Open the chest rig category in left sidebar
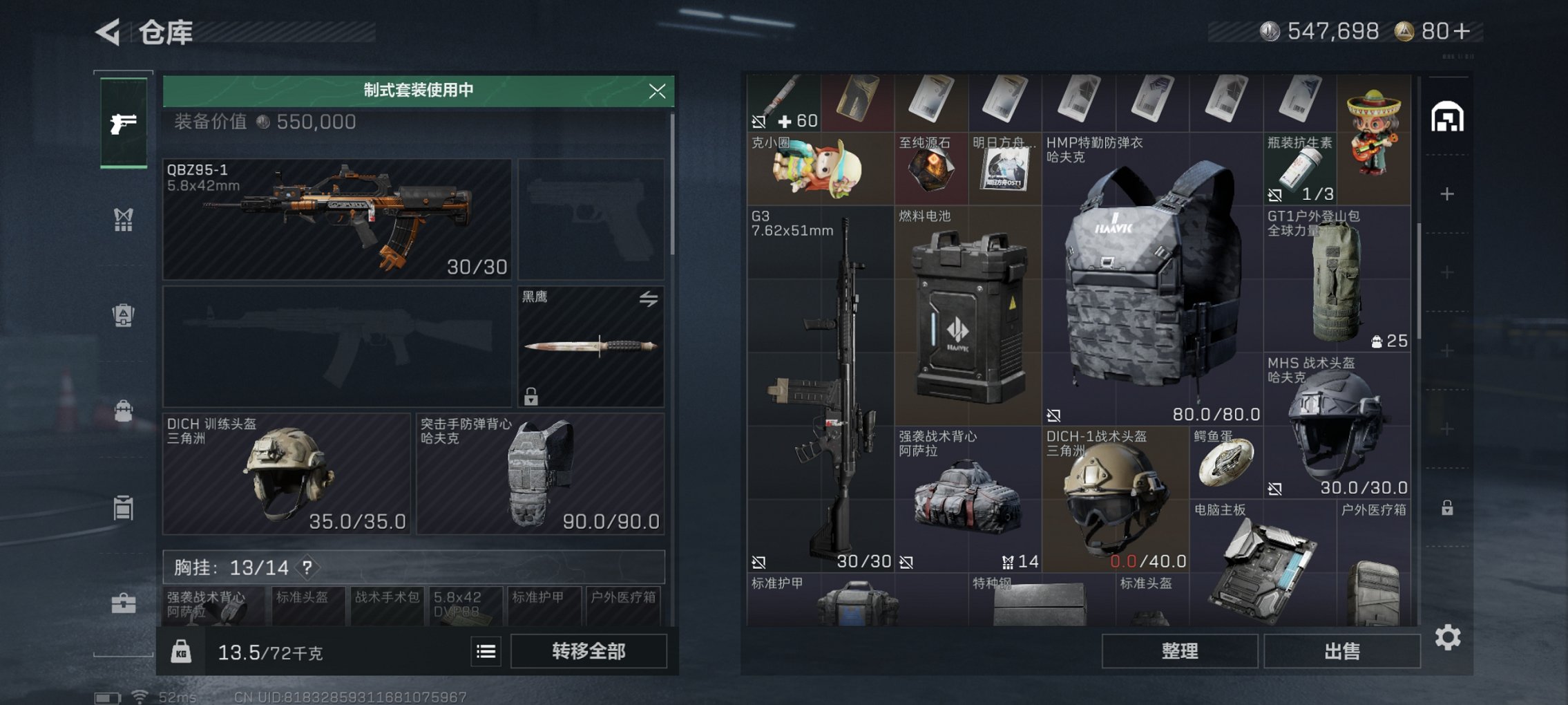 pos(123,220)
